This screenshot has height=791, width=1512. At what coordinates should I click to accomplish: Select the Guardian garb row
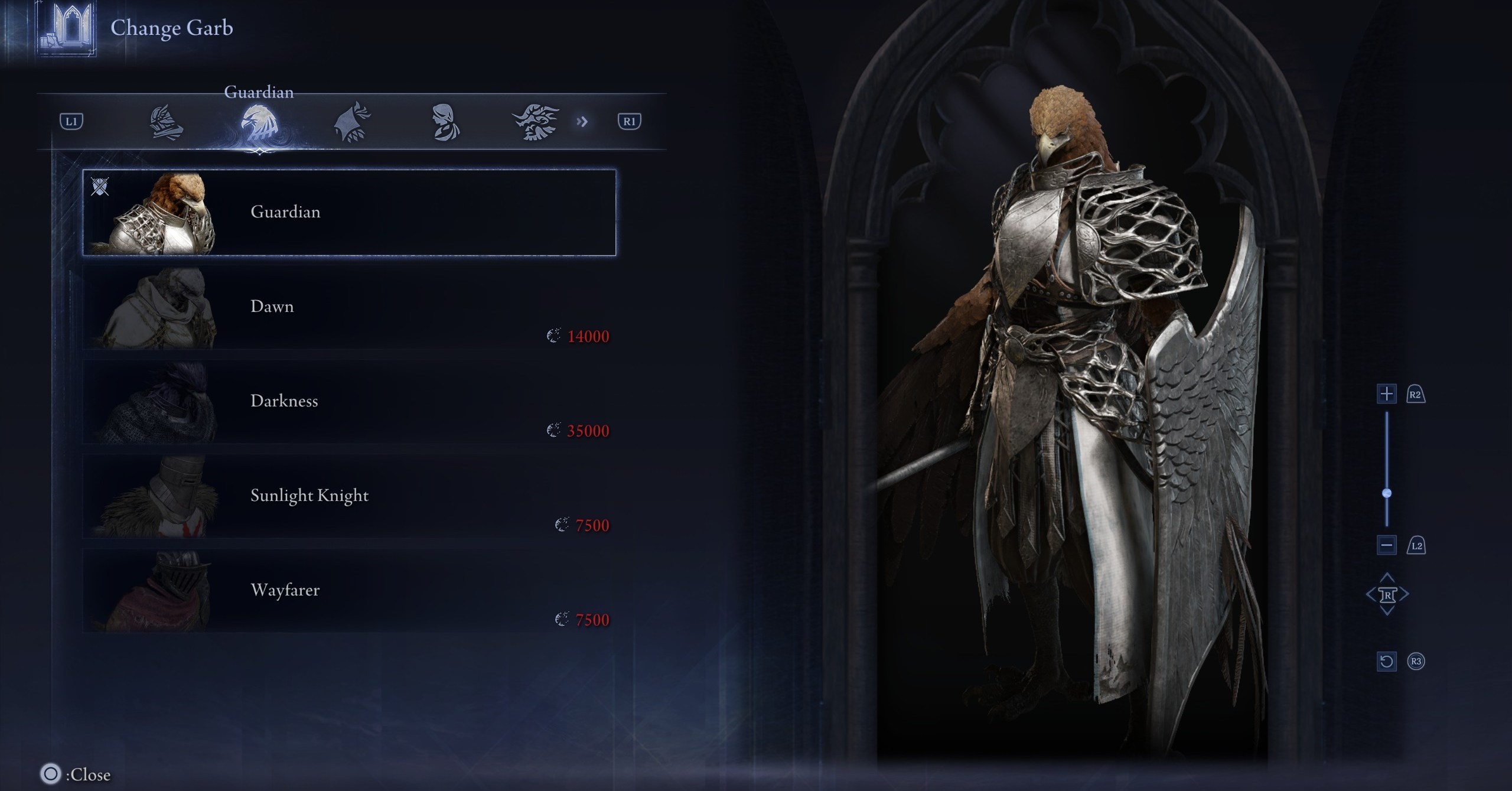348,213
